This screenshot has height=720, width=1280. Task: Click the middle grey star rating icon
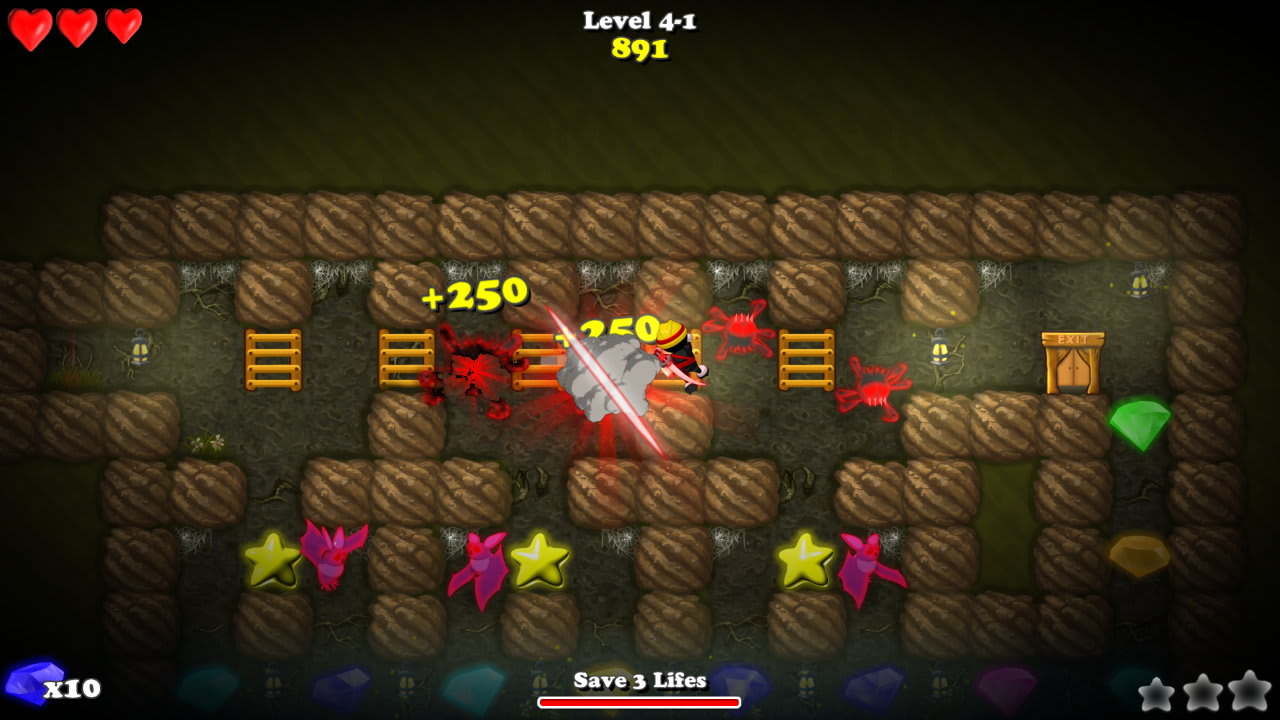tap(1204, 690)
